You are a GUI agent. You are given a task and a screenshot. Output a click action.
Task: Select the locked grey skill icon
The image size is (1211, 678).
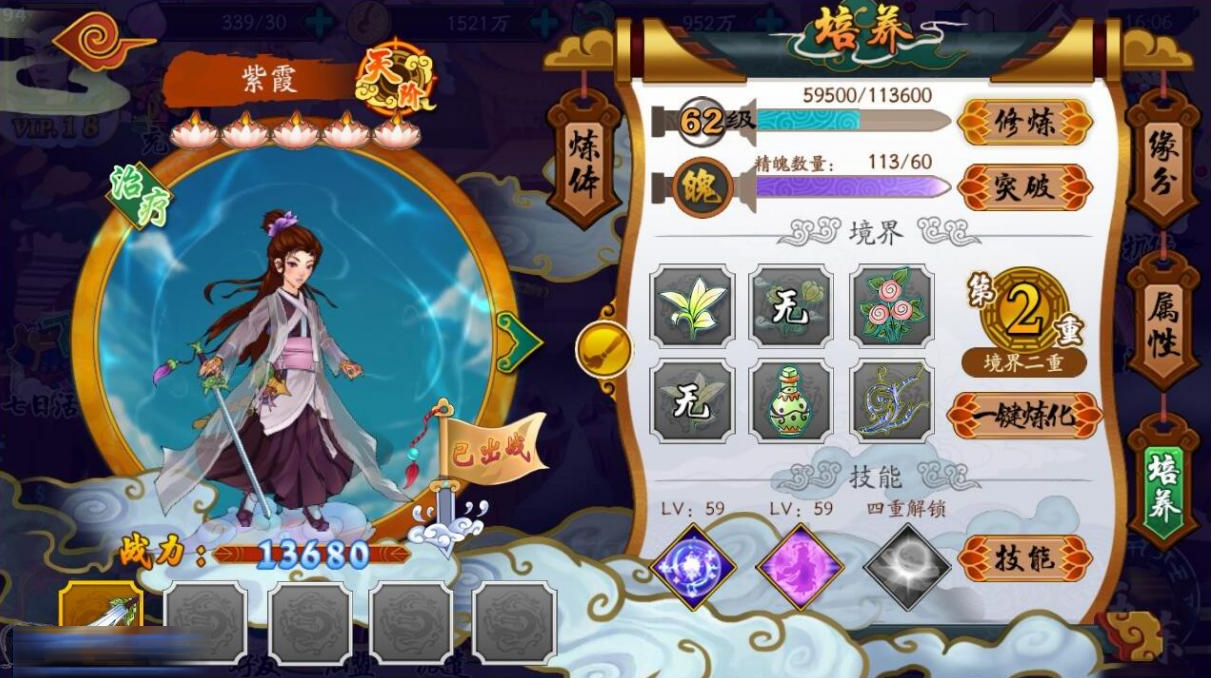[906, 566]
